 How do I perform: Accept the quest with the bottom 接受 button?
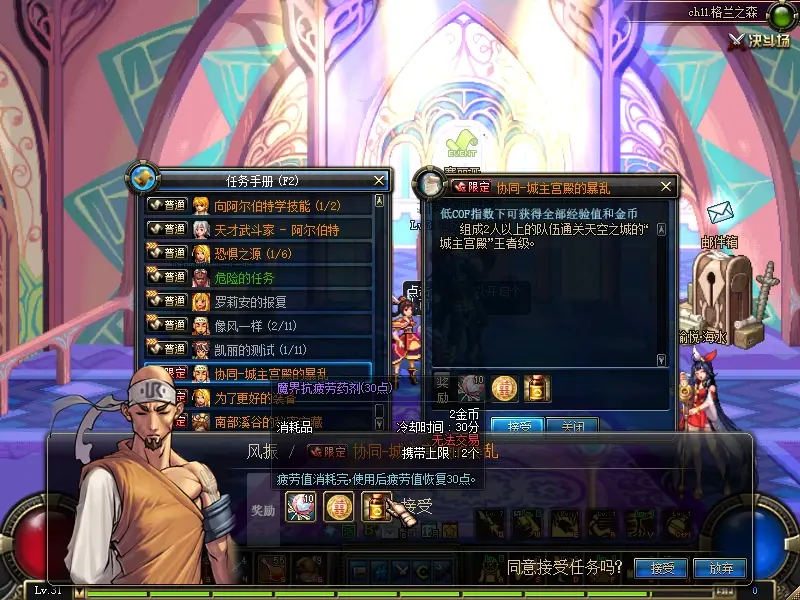tap(662, 568)
